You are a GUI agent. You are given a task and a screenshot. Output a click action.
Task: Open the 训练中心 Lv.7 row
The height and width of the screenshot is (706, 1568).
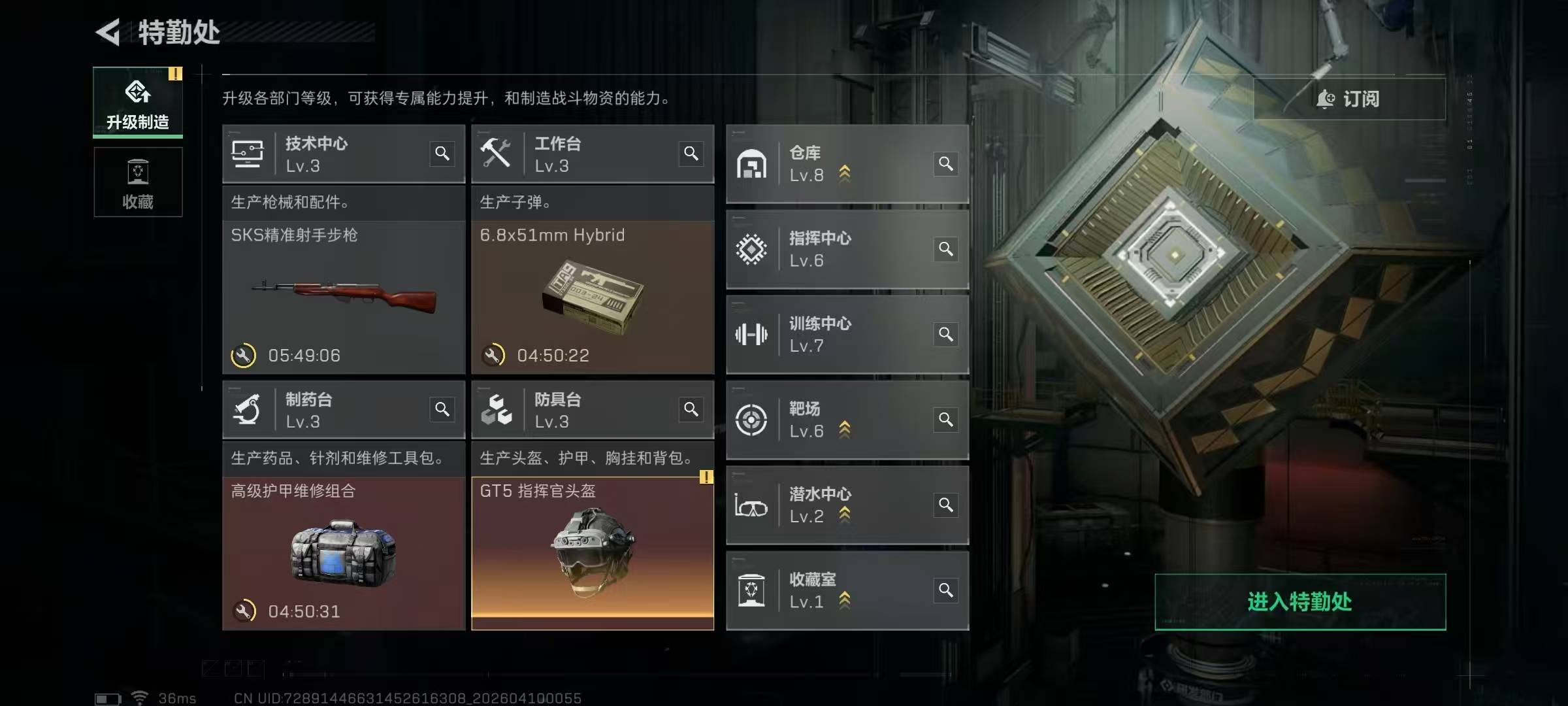point(847,335)
